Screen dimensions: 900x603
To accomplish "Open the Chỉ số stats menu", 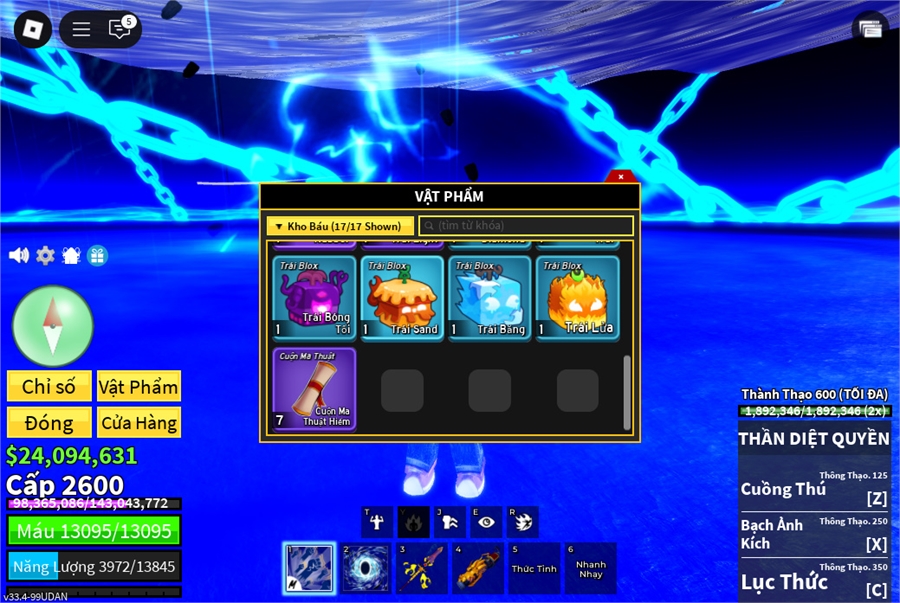I will point(49,387).
